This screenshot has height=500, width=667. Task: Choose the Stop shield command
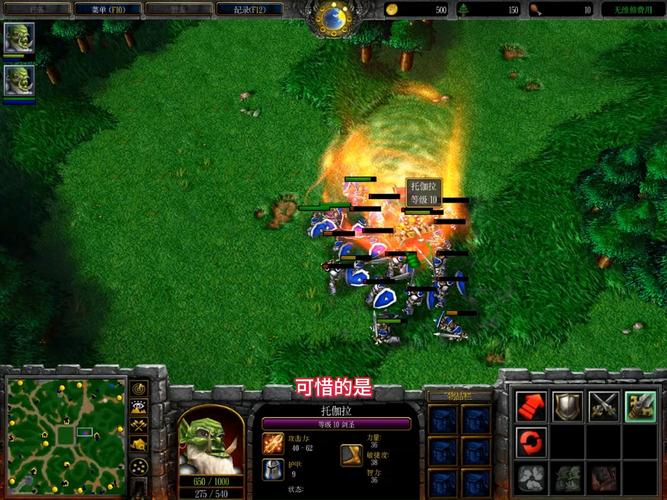tap(568, 406)
